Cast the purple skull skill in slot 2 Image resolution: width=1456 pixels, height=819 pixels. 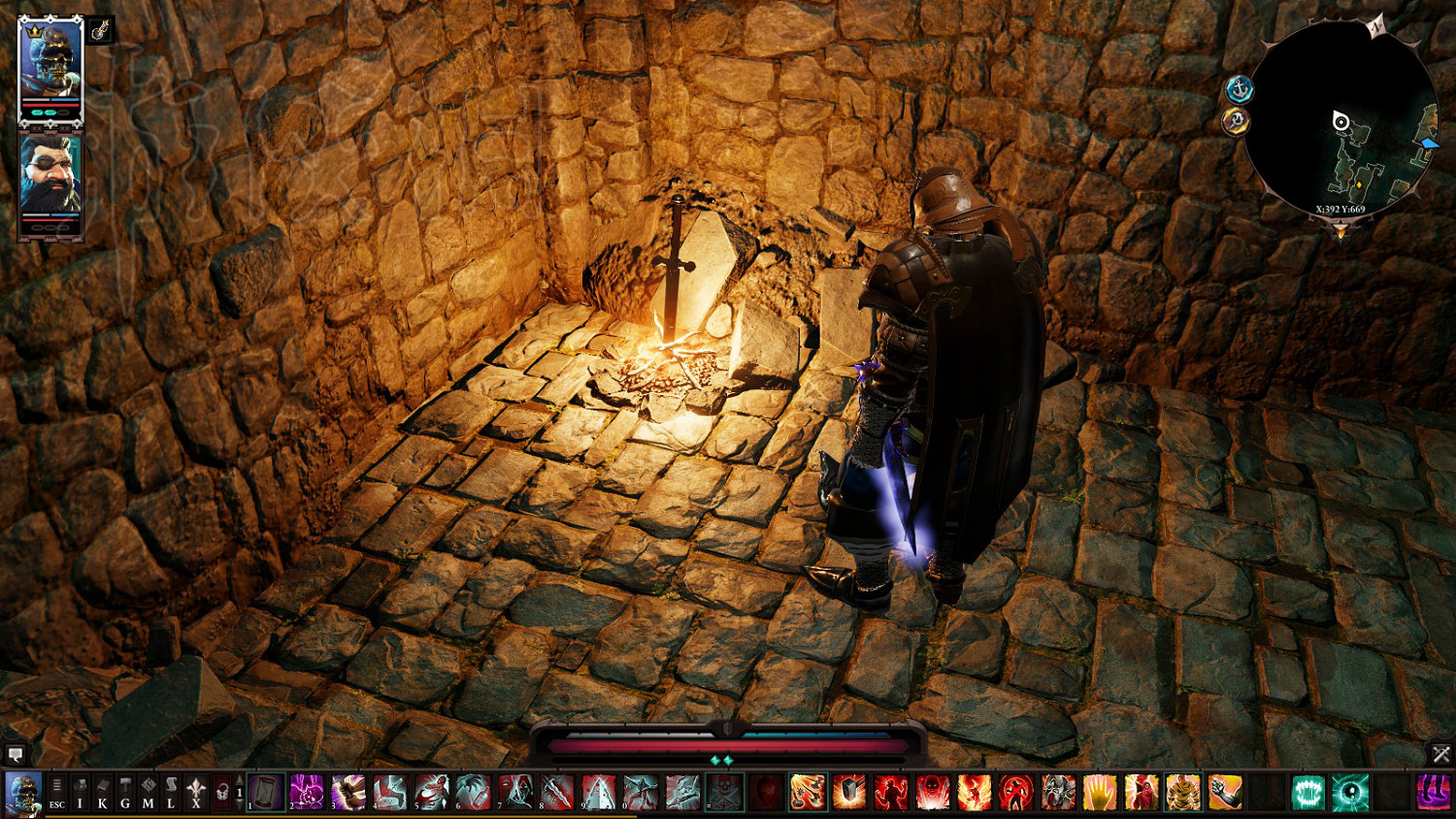point(307,792)
